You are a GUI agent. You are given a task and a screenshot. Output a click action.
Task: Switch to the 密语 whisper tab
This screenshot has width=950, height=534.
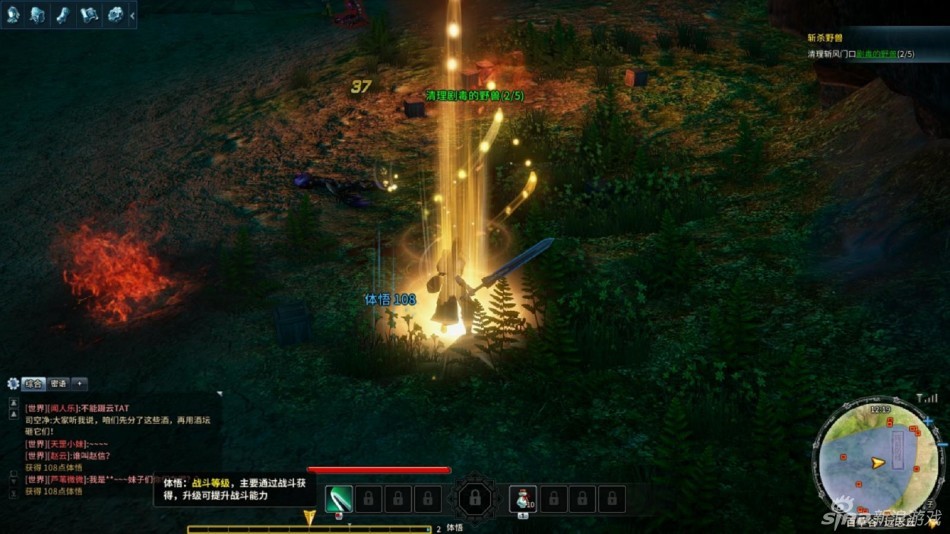[x=58, y=383]
